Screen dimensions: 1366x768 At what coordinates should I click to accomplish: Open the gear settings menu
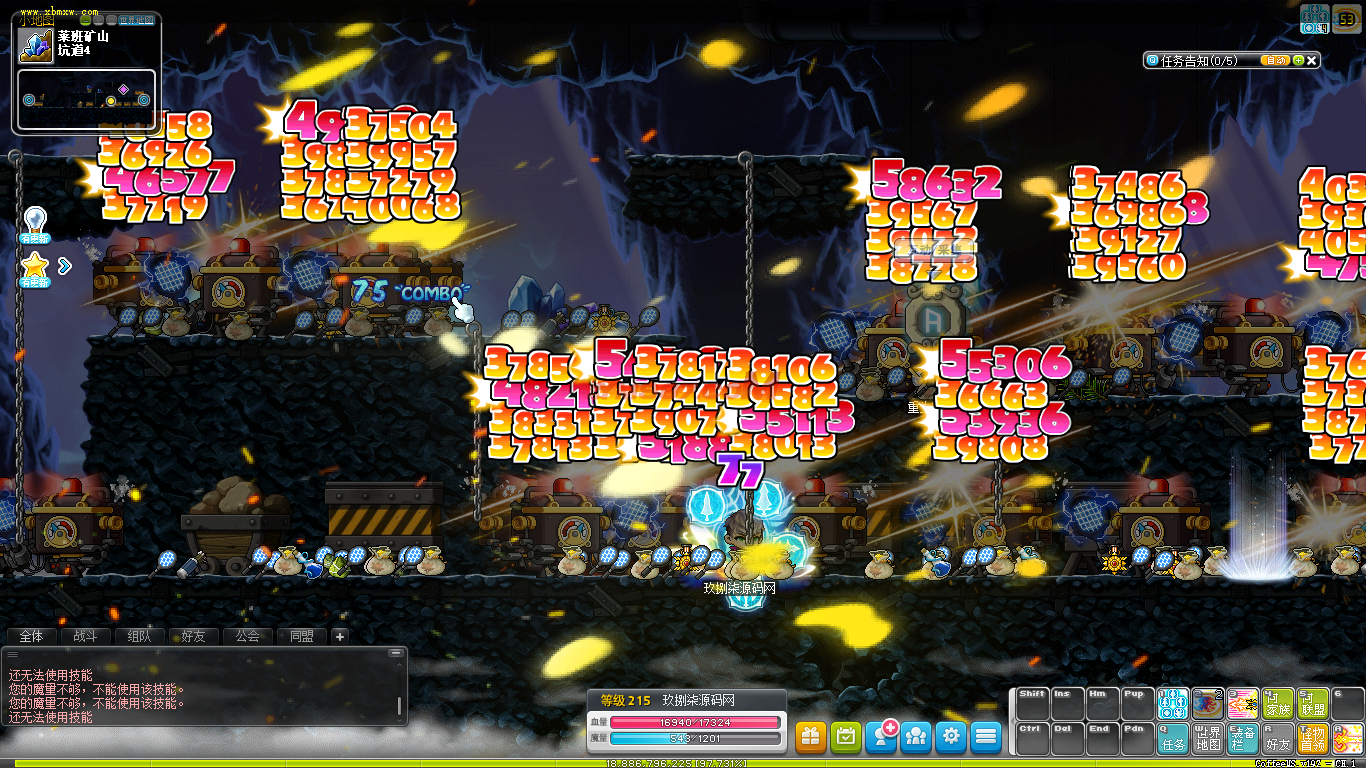(x=951, y=737)
